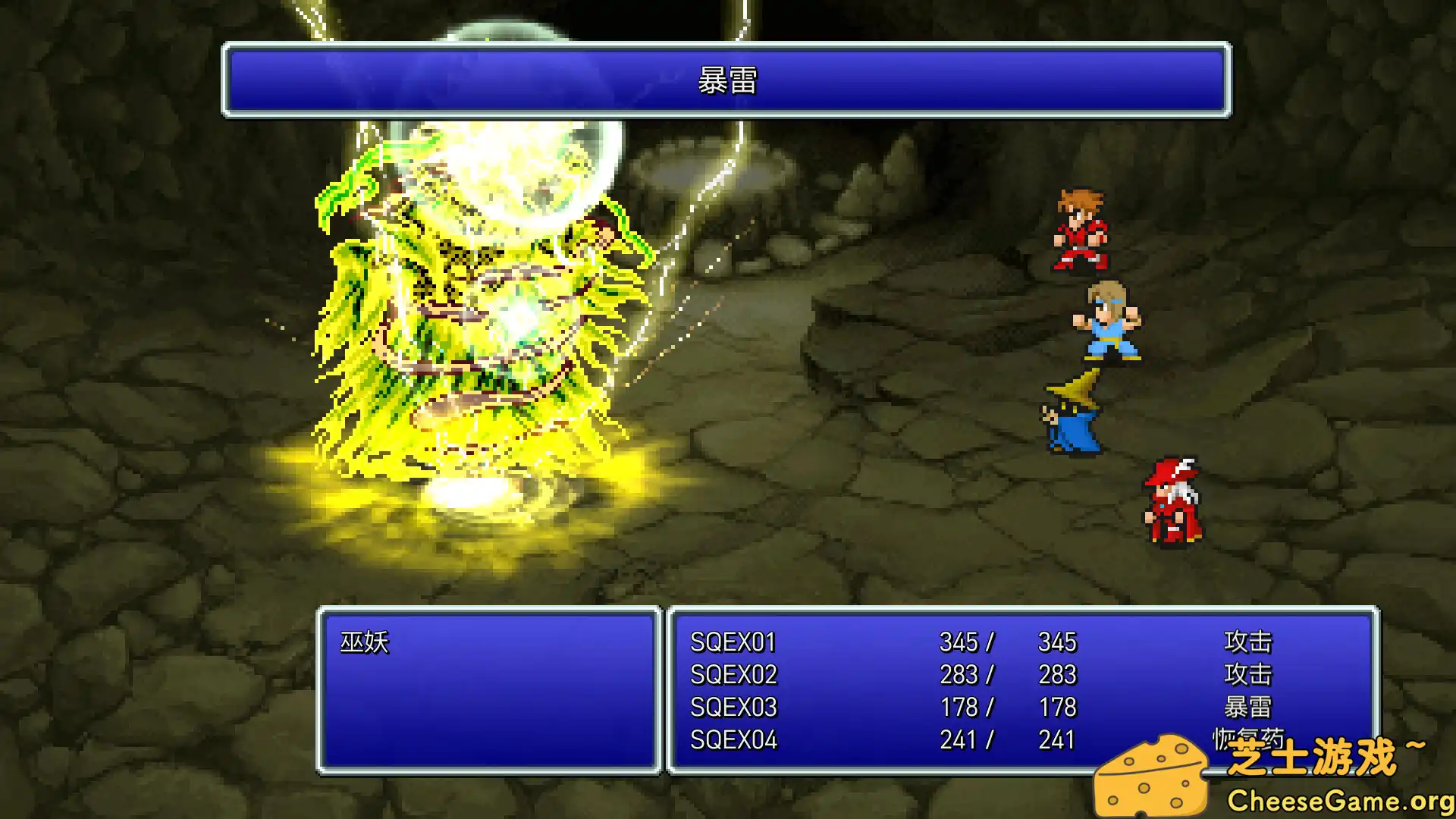Click the 暴雷 spell name banner

click(x=726, y=85)
